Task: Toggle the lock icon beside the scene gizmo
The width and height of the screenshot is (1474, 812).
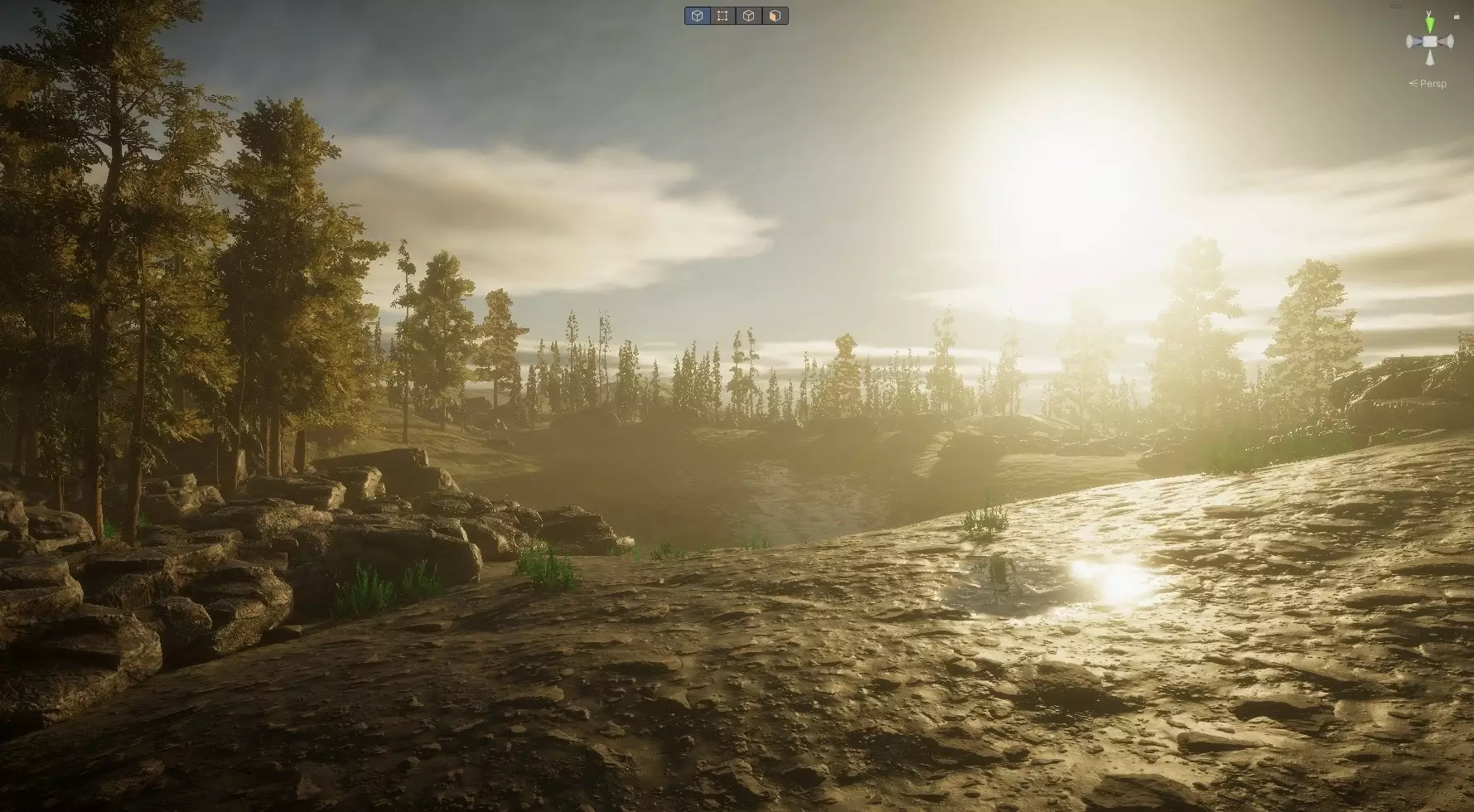Action: 1457,16
